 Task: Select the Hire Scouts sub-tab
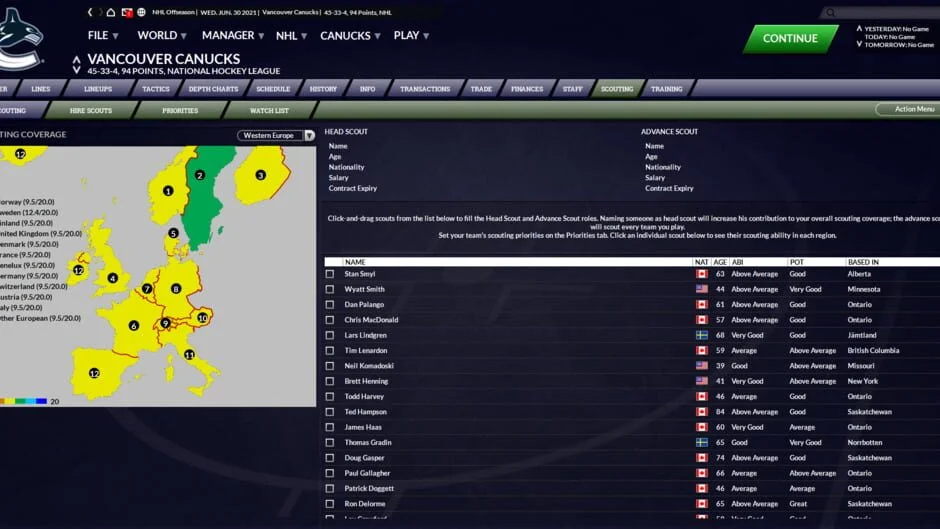[x=90, y=110]
